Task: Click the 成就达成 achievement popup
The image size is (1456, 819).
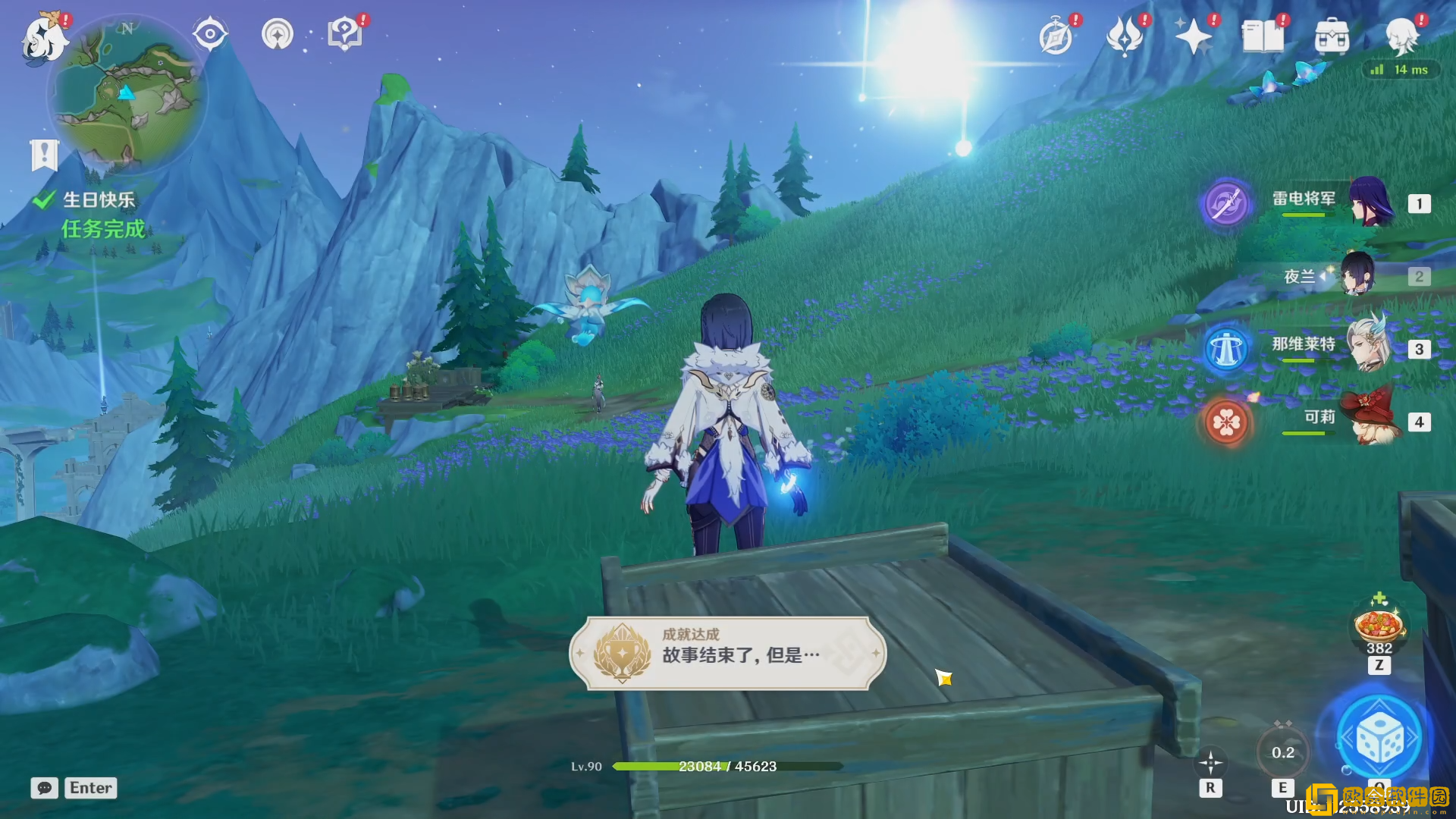Action: (727, 653)
